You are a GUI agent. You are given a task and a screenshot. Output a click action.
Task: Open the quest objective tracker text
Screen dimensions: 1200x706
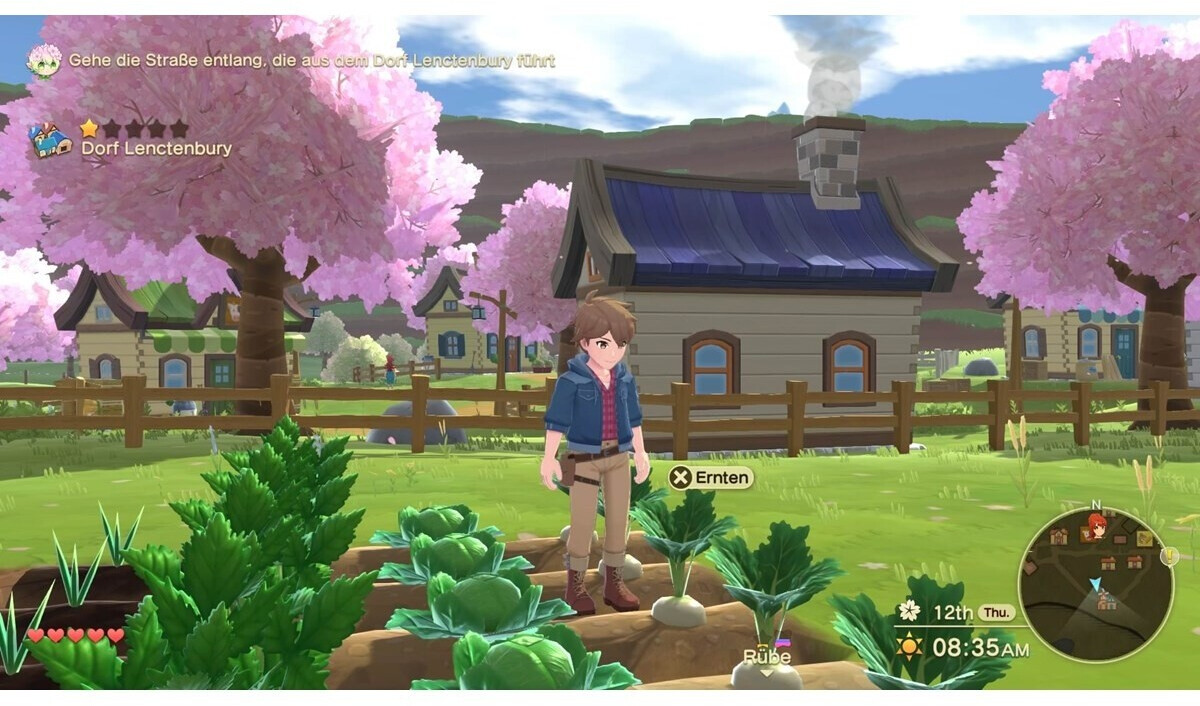click(x=311, y=60)
